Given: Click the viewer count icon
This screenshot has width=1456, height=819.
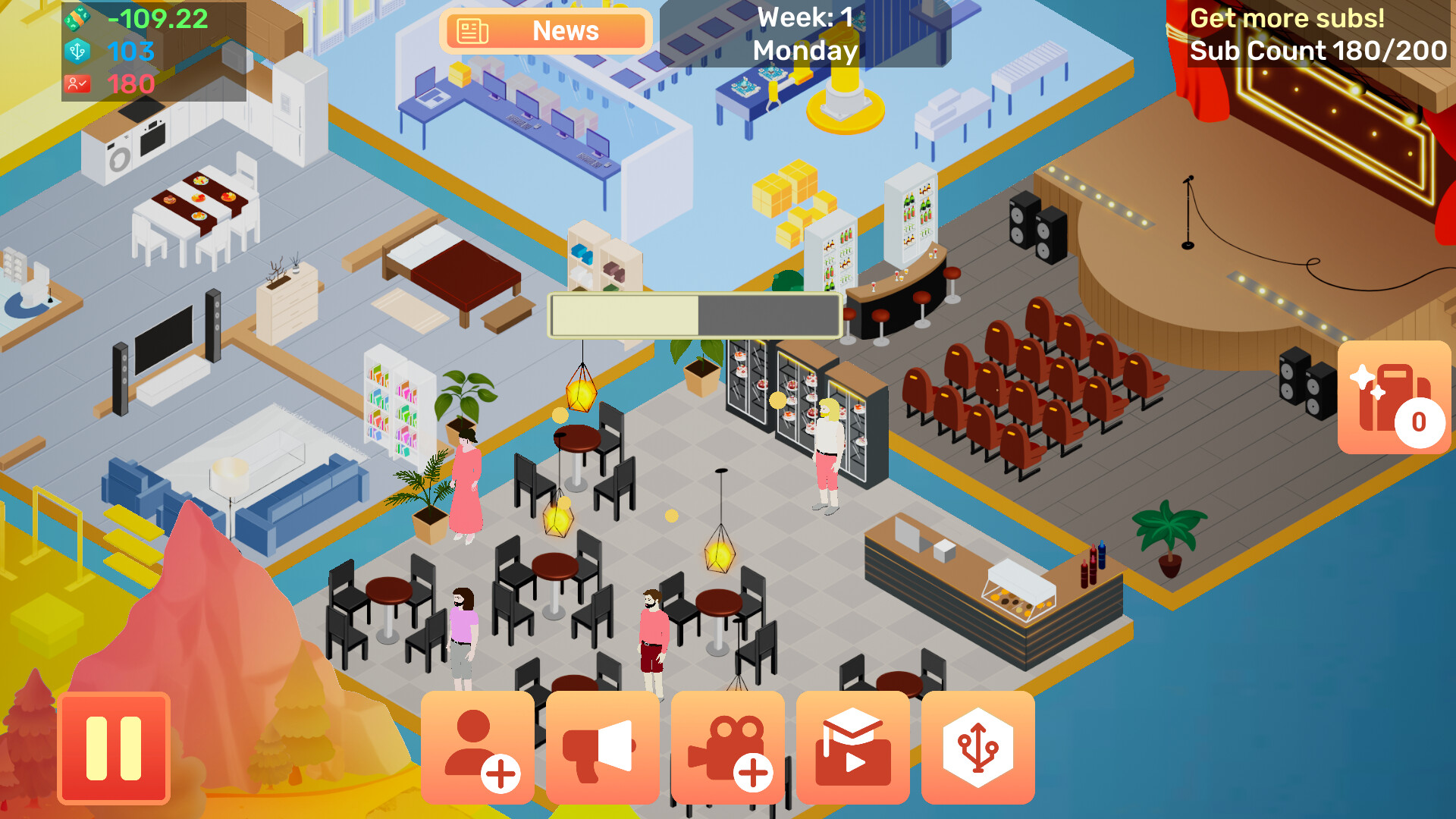Looking at the screenshot, I should tap(78, 51).
